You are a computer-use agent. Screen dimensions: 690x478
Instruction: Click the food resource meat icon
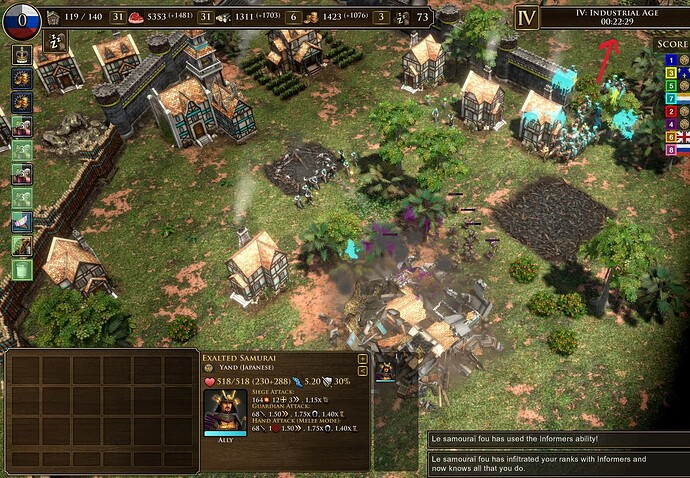(137, 17)
